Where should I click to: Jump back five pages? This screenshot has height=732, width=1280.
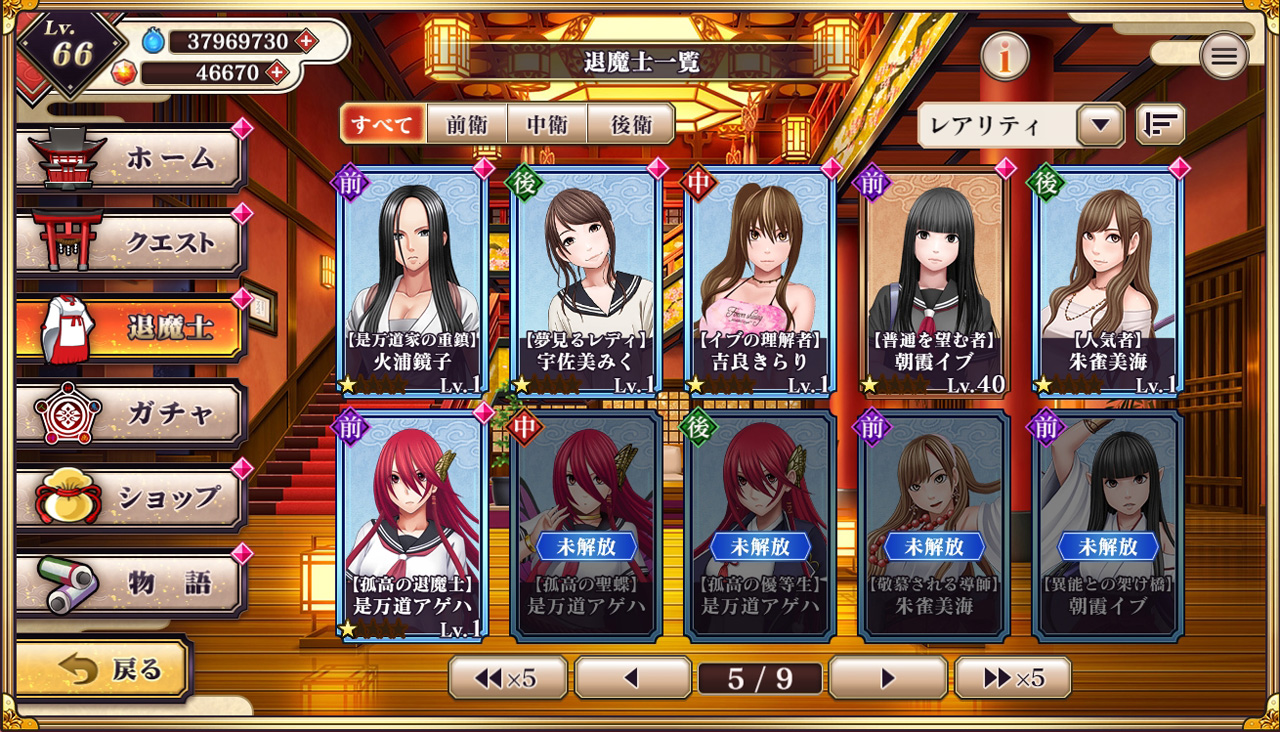coord(508,678)
